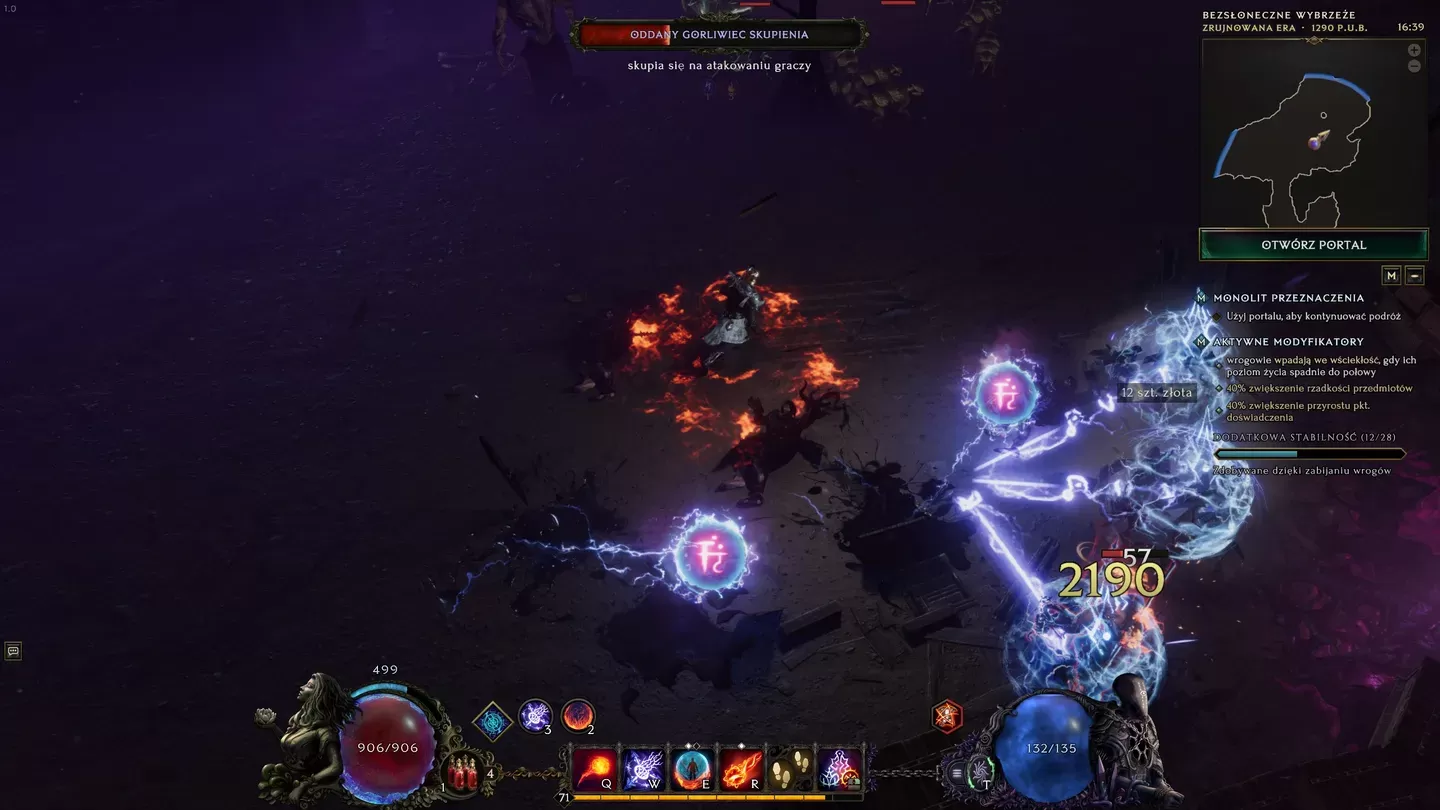Click the diamond-shaped teal rune buff icon
1440x810 pixels.
(x=492, y=721)
